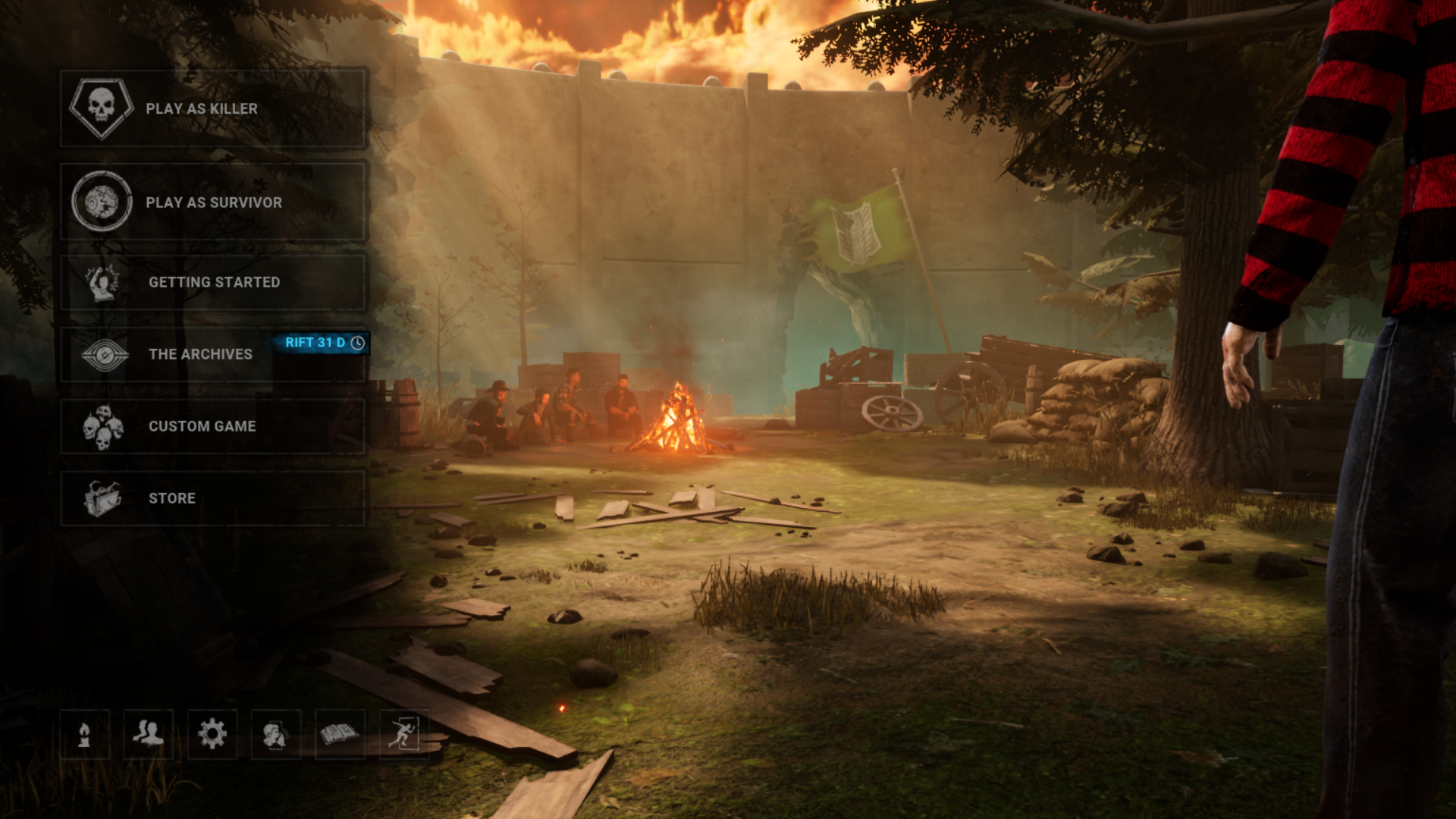Click the candle icon button
This screenshot has width=1456, height=819.
tap(85, 734)
